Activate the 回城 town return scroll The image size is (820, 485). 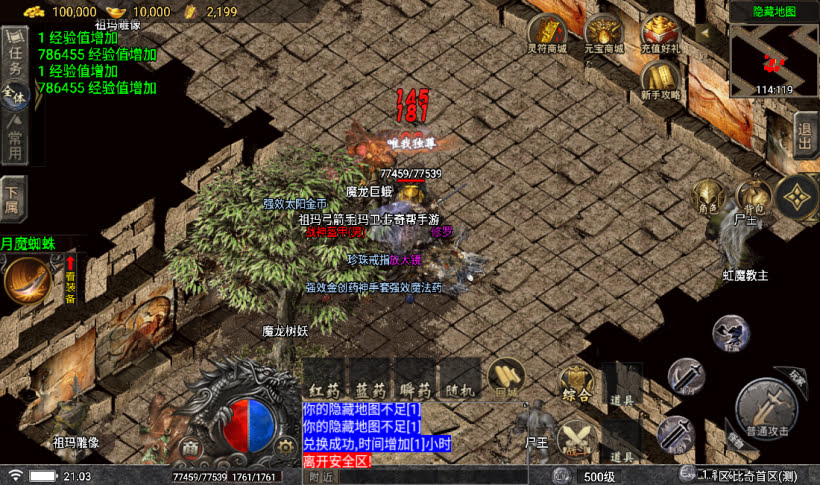510,380
